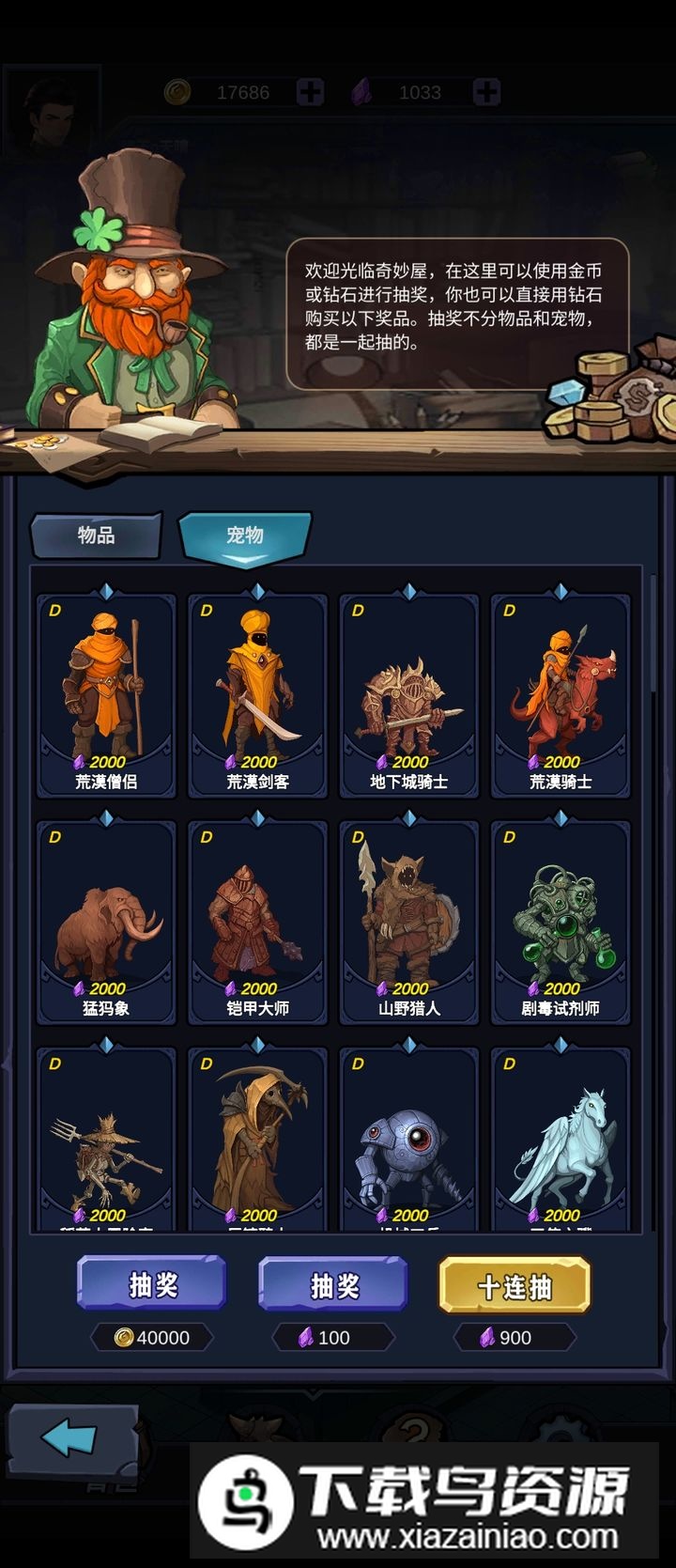Open the 山野猎人 pet card
This screenshot has height=1568, width=676.
[x=409, y=923]
